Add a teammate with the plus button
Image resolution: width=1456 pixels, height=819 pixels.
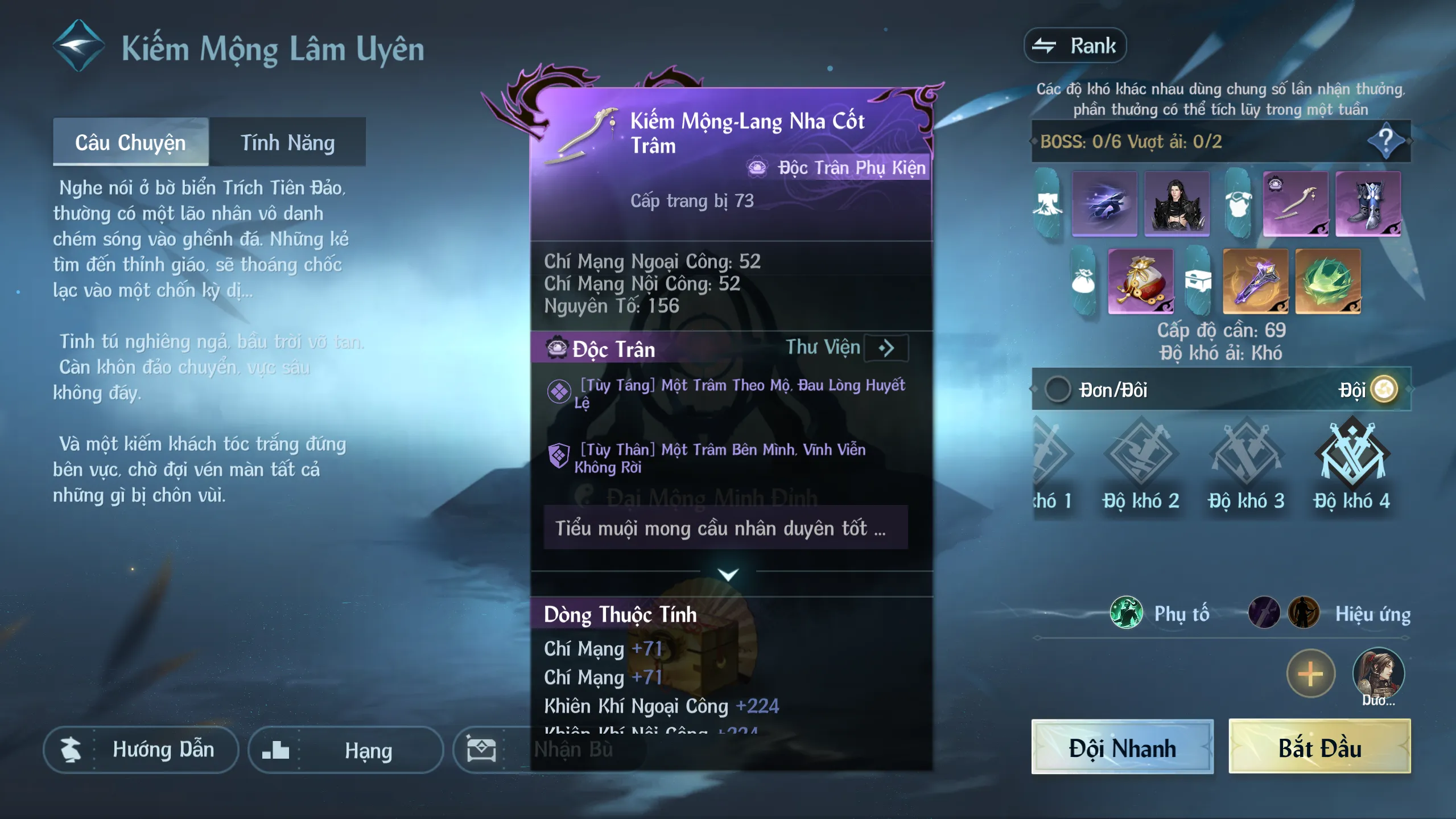pos(1310,674)
